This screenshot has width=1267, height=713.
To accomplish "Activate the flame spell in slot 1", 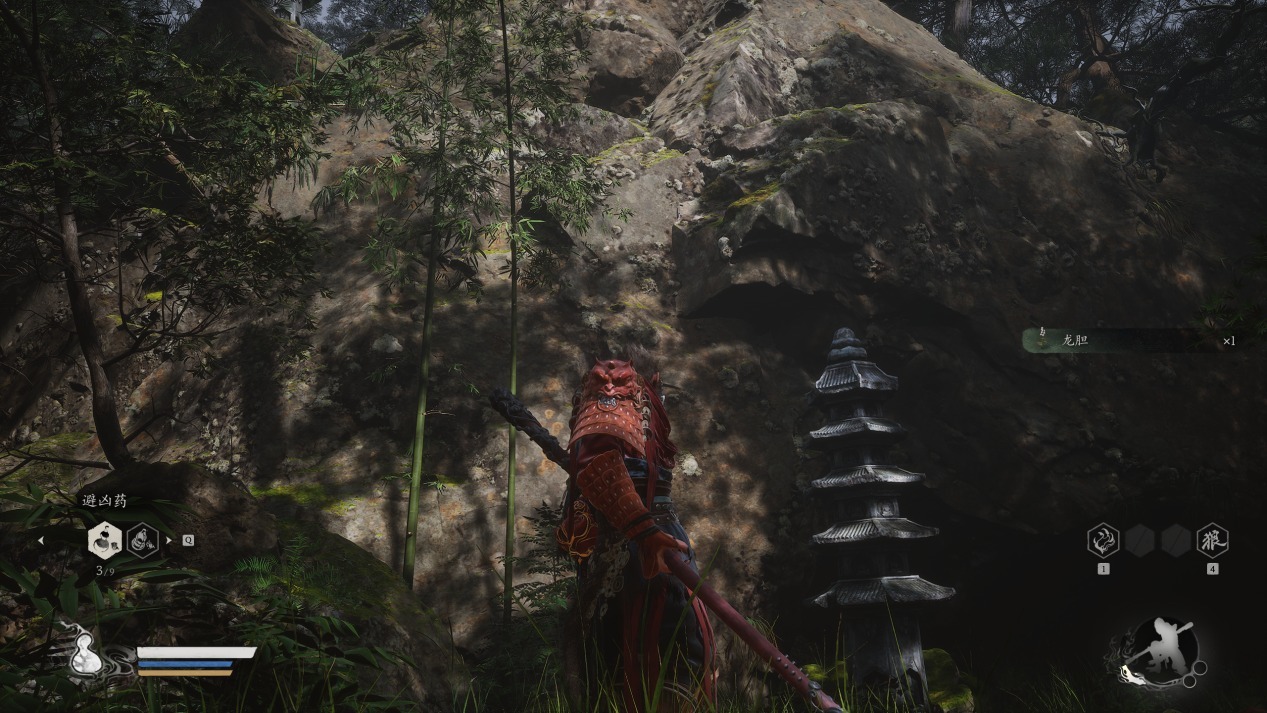I will pyautogui.click(x=1103, y=541).
